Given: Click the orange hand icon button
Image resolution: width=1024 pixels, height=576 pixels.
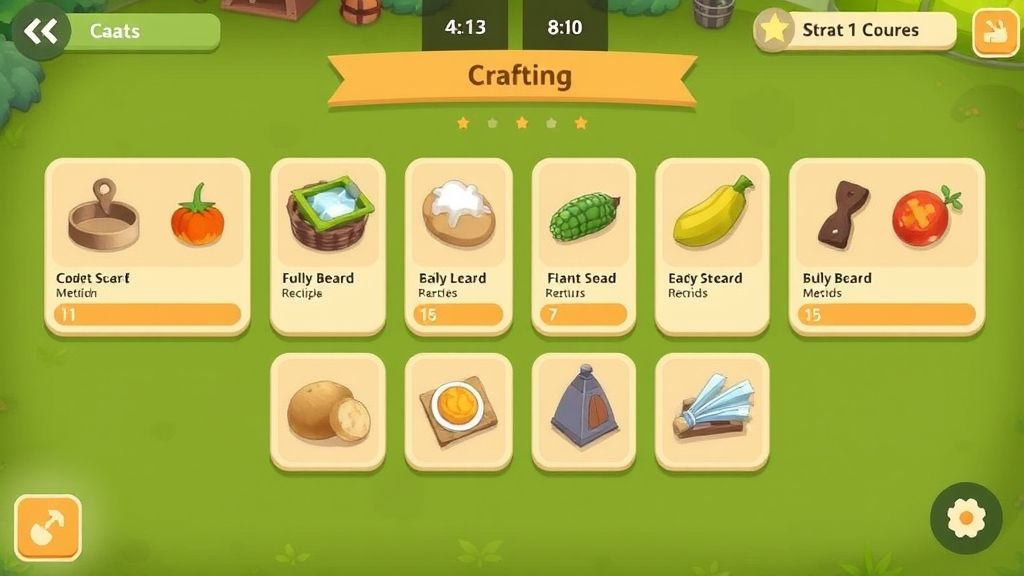Looking at the screenshot, I should (x=995, y=32).
